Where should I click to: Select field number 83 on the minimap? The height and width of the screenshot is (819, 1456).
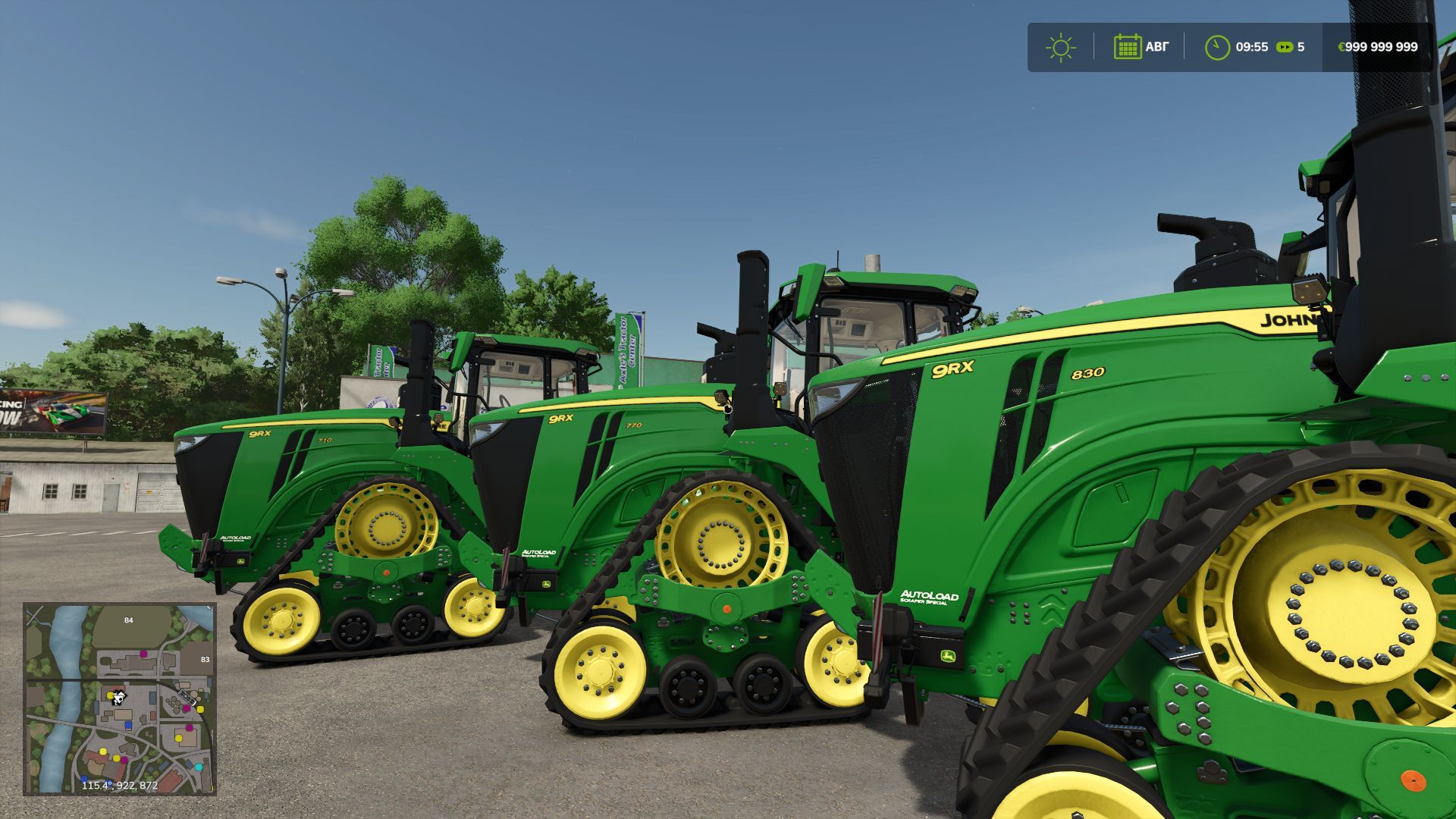[205, 660]
